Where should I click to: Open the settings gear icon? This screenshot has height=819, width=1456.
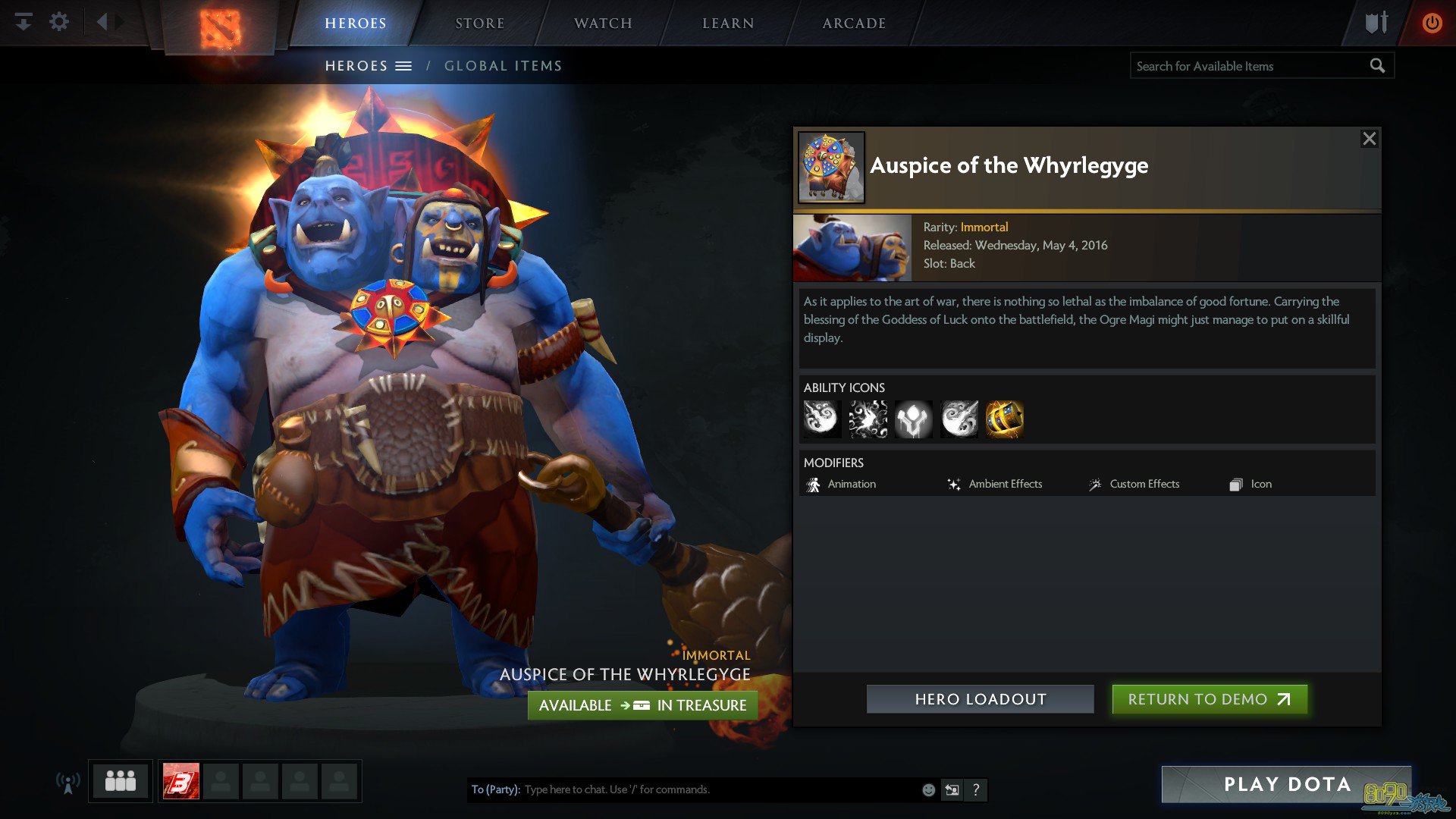pos(59,22)
